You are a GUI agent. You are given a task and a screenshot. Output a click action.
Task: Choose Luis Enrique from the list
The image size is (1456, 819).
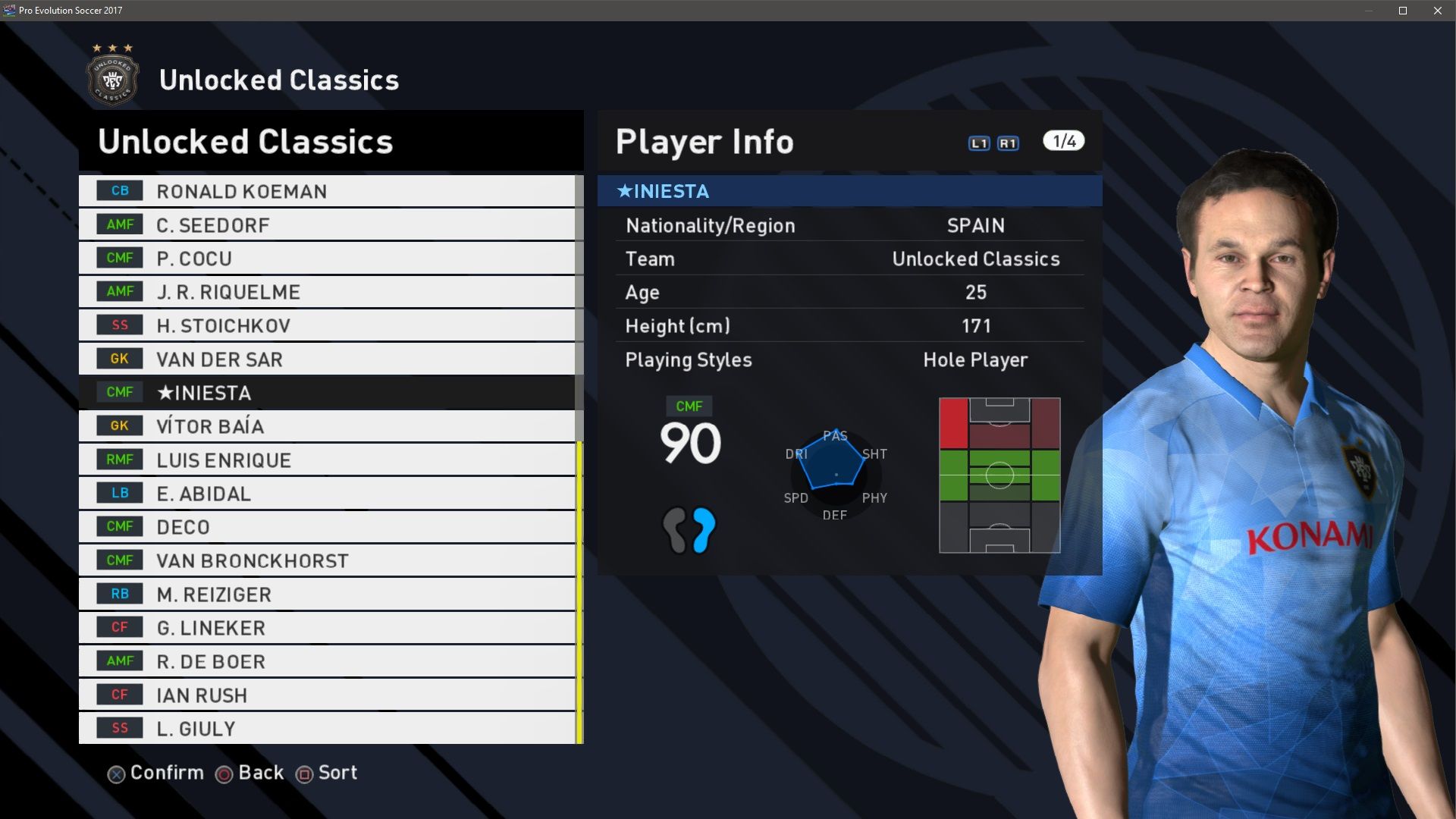(x=326, y=460)
